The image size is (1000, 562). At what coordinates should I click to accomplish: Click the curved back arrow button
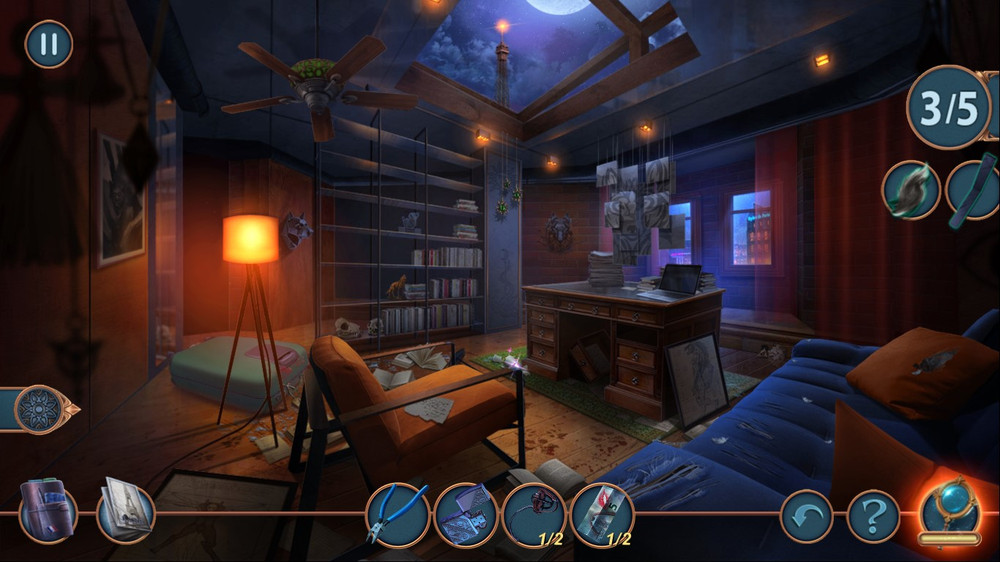point(806,516)
